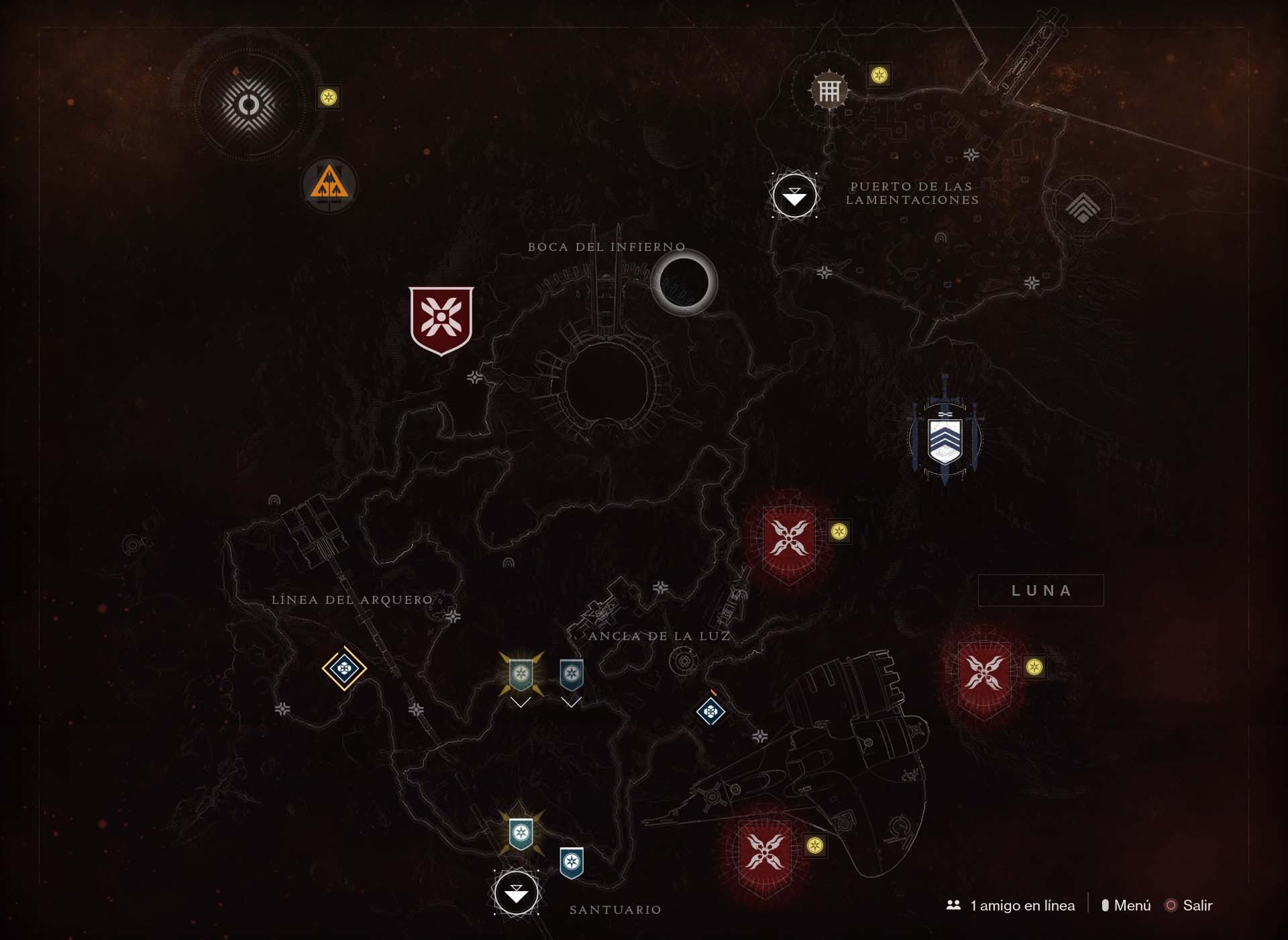
Task: Select the blue diamond marker without gold border
Action: [x=710, y=711]
